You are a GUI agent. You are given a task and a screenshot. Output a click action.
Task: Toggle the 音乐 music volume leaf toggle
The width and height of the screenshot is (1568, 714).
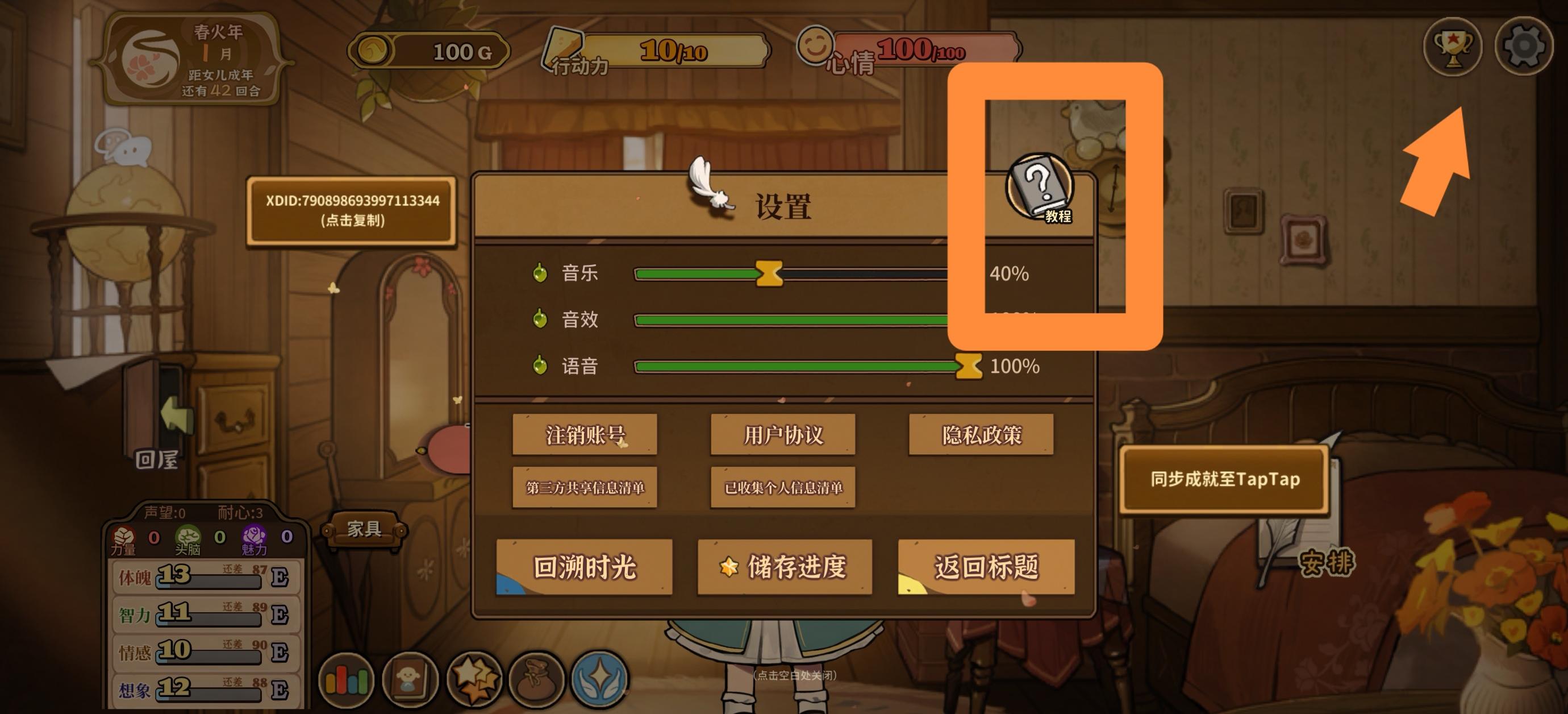click(539, 274)
